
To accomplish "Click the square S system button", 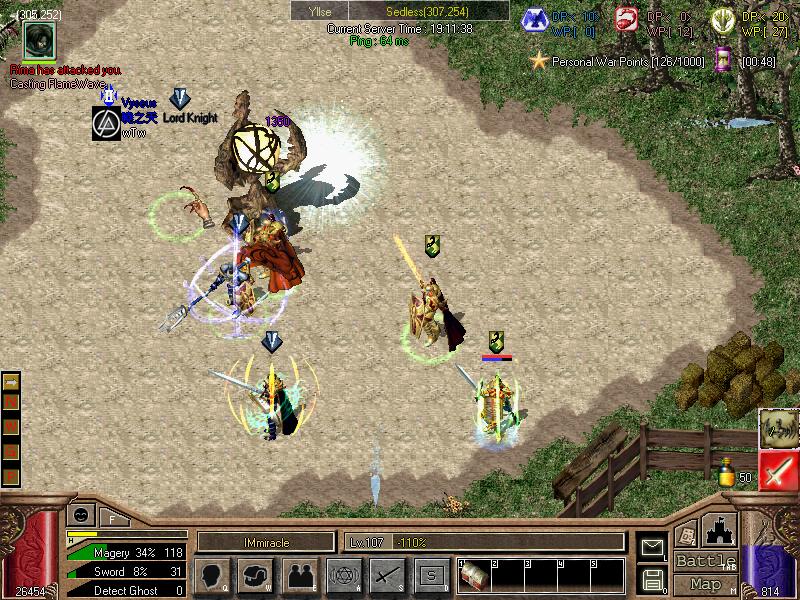I will coord(431,575).
